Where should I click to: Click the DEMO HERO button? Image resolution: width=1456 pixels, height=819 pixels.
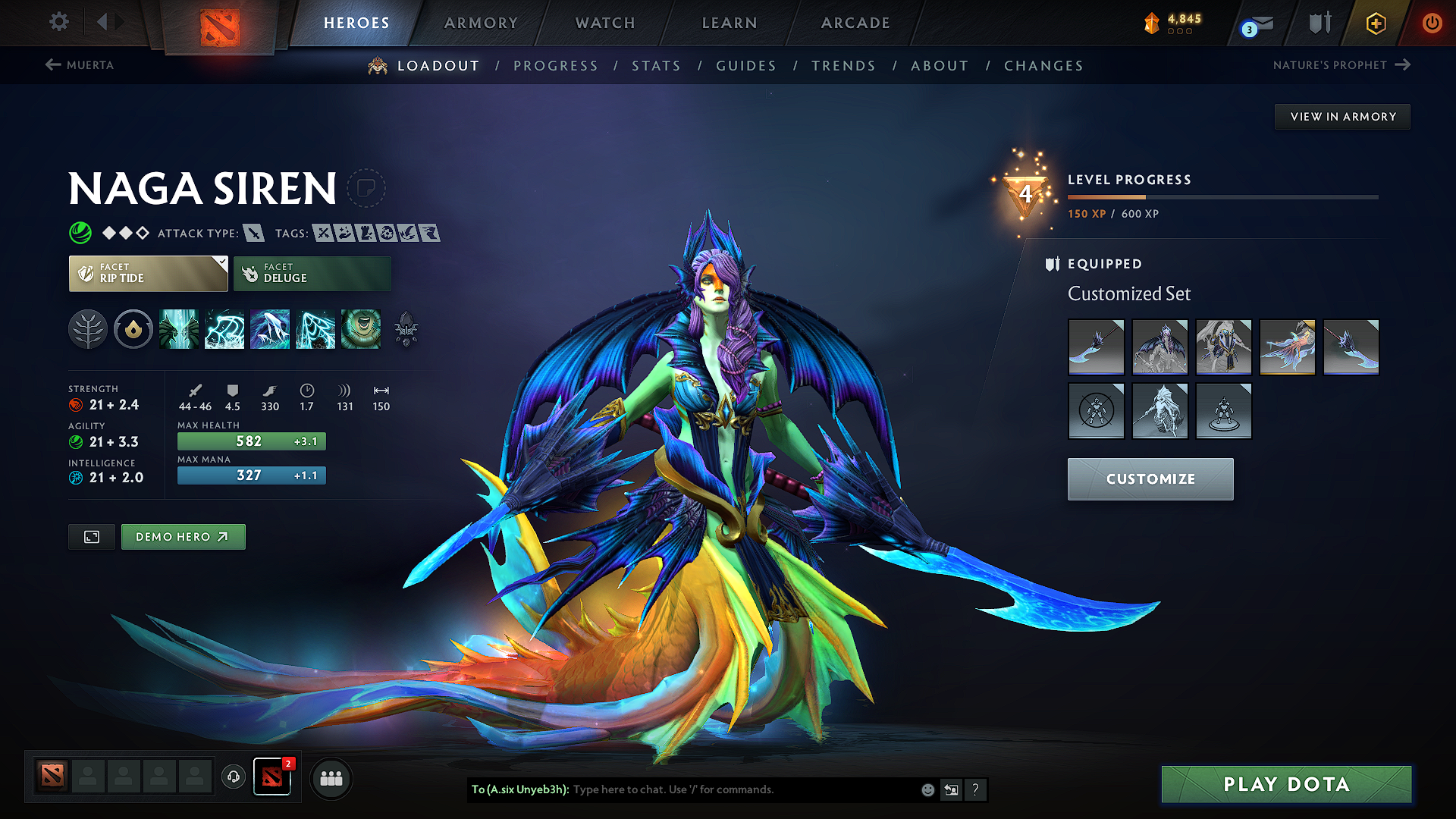click(x=183, y=536)
